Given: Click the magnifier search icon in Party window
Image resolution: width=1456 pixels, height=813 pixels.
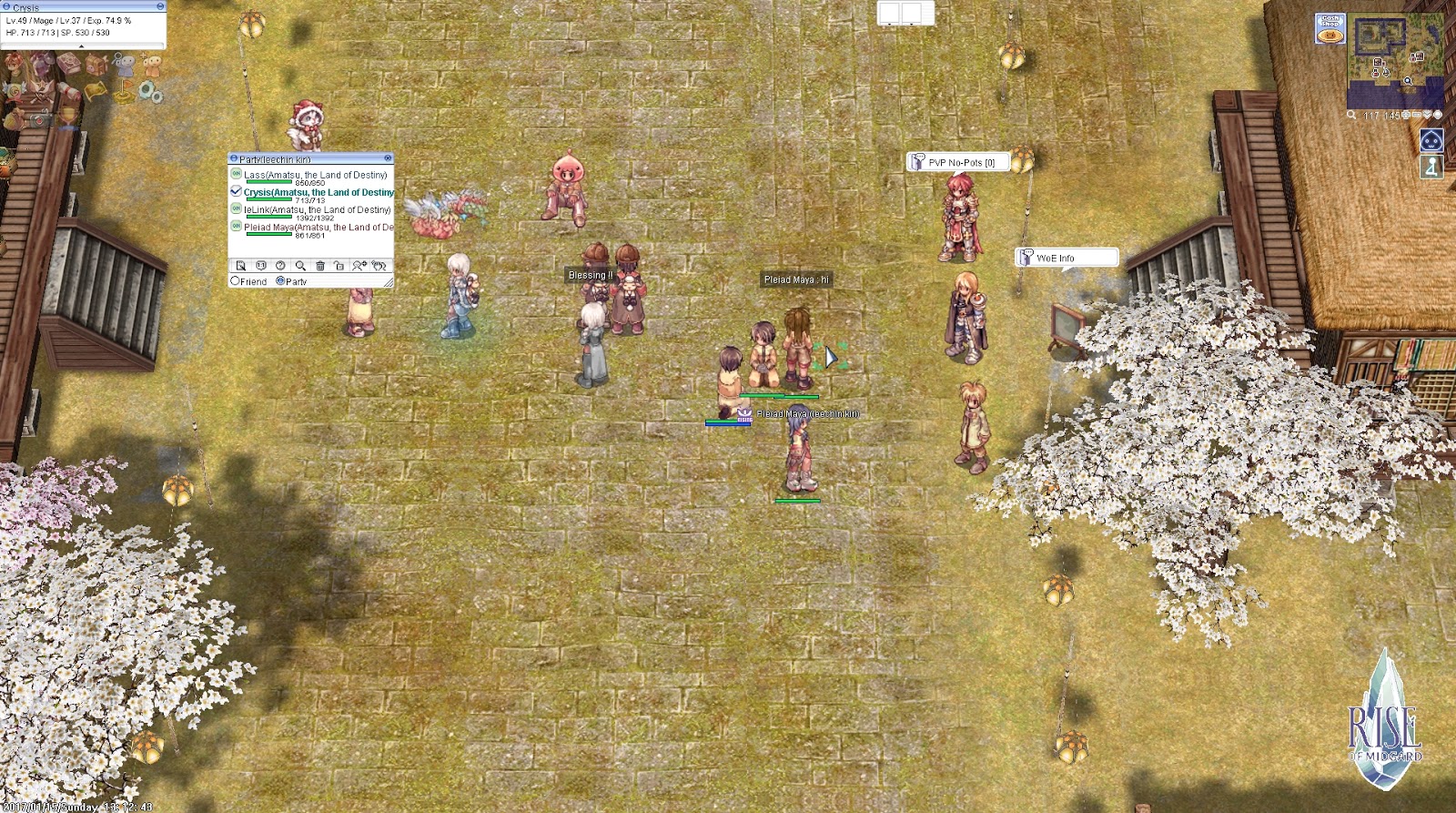Looking at the screenshot, I should 301,267.
